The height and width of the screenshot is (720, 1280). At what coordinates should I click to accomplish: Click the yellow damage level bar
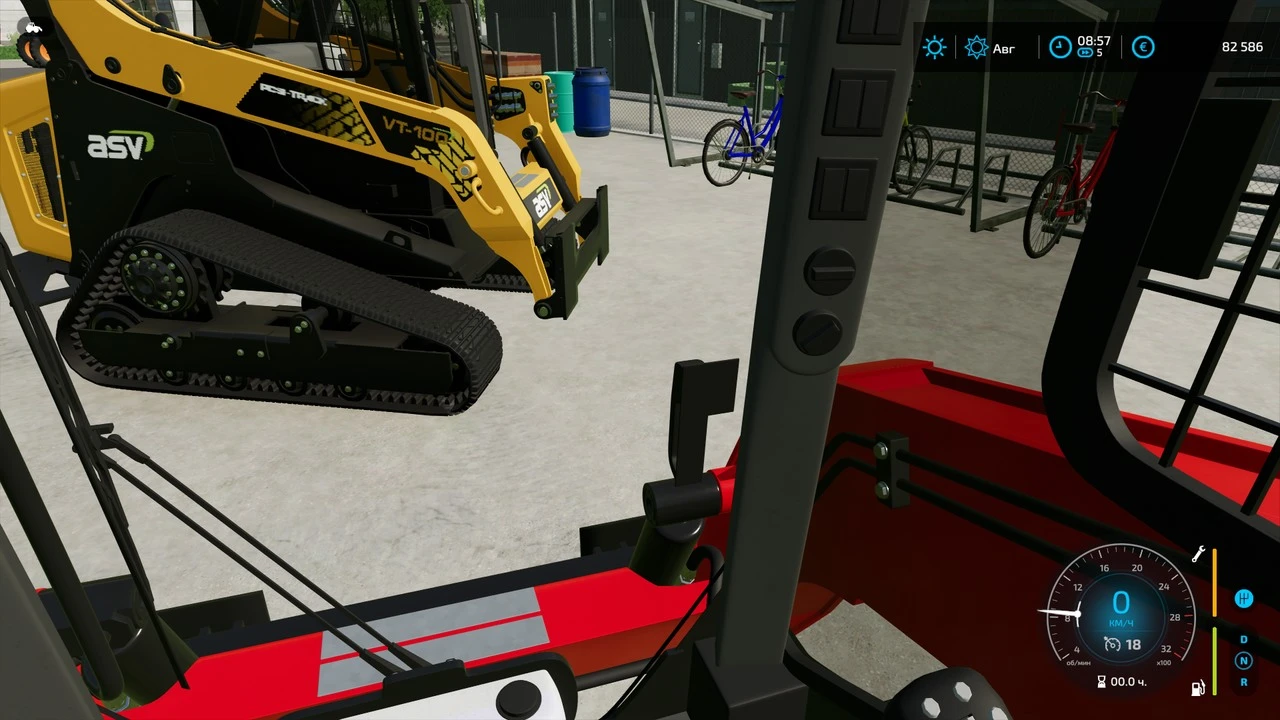(1214, 582)
